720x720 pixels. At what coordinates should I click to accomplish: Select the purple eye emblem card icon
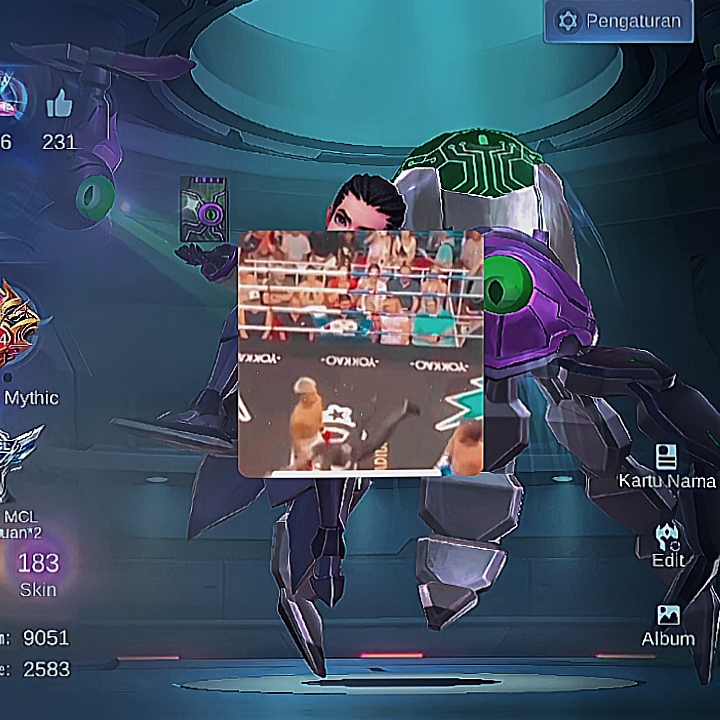[x=203, y=210]
